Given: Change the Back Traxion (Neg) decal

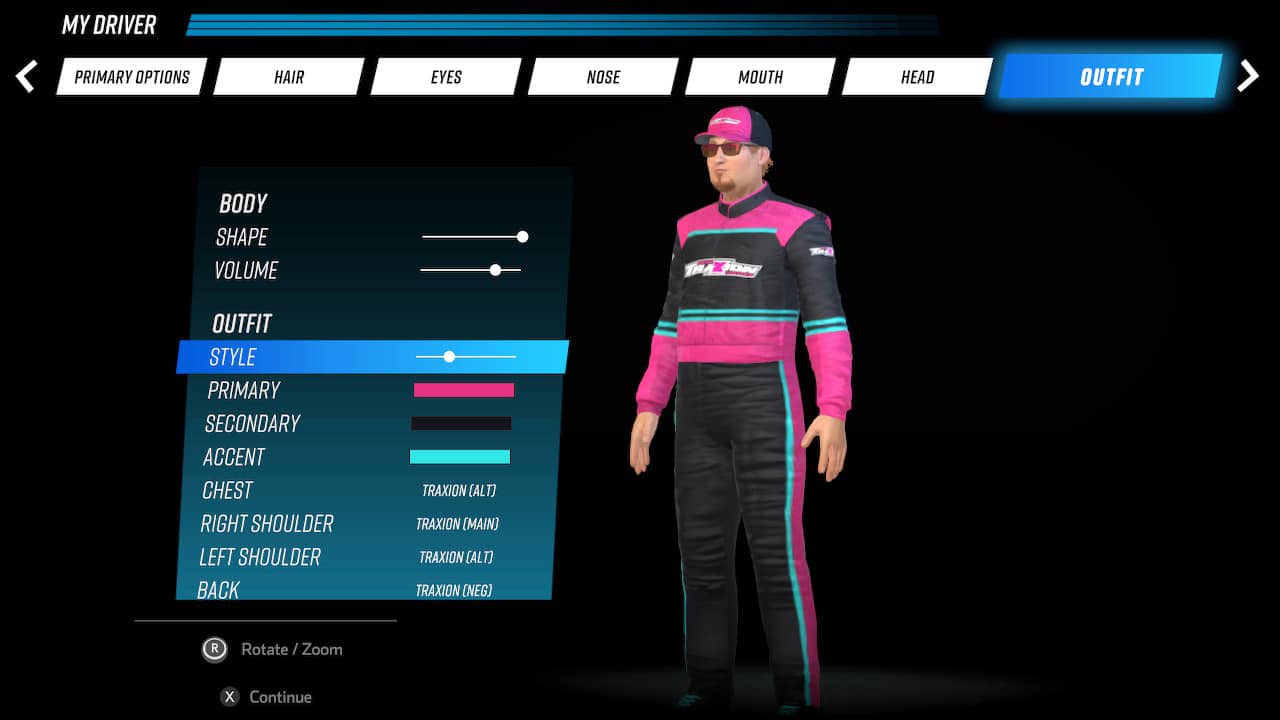Looking at the screenshot, I should click(453, 590).
